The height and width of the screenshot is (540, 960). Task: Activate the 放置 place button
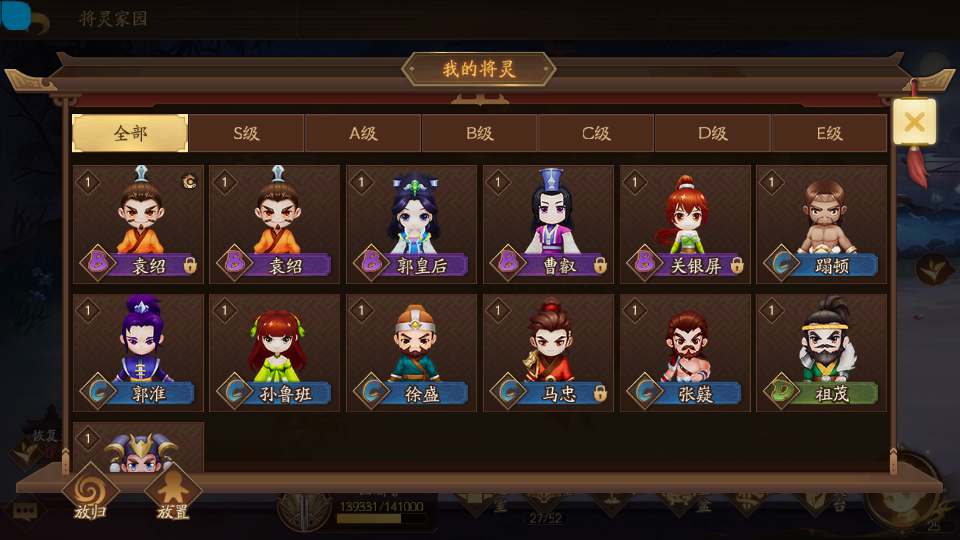173,494
